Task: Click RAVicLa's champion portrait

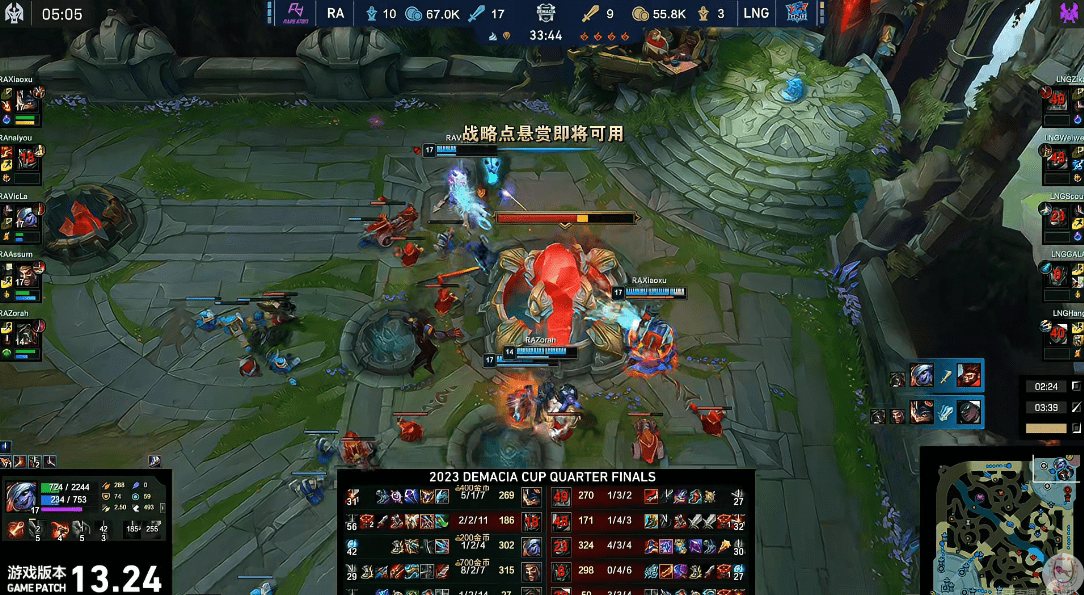Action: coord(27,217)
